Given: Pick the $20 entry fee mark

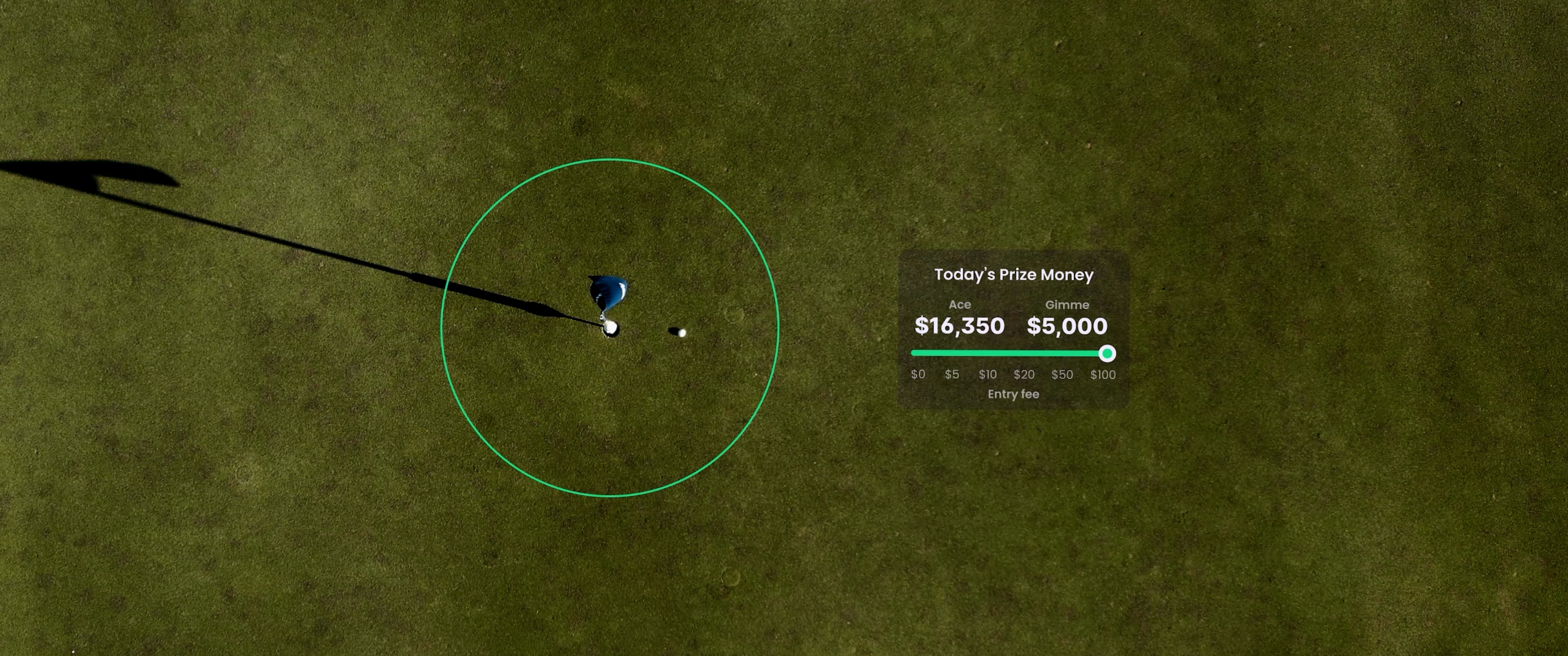Looking at the screenshot, I should pyautogui.click(x=1024, y=374).
